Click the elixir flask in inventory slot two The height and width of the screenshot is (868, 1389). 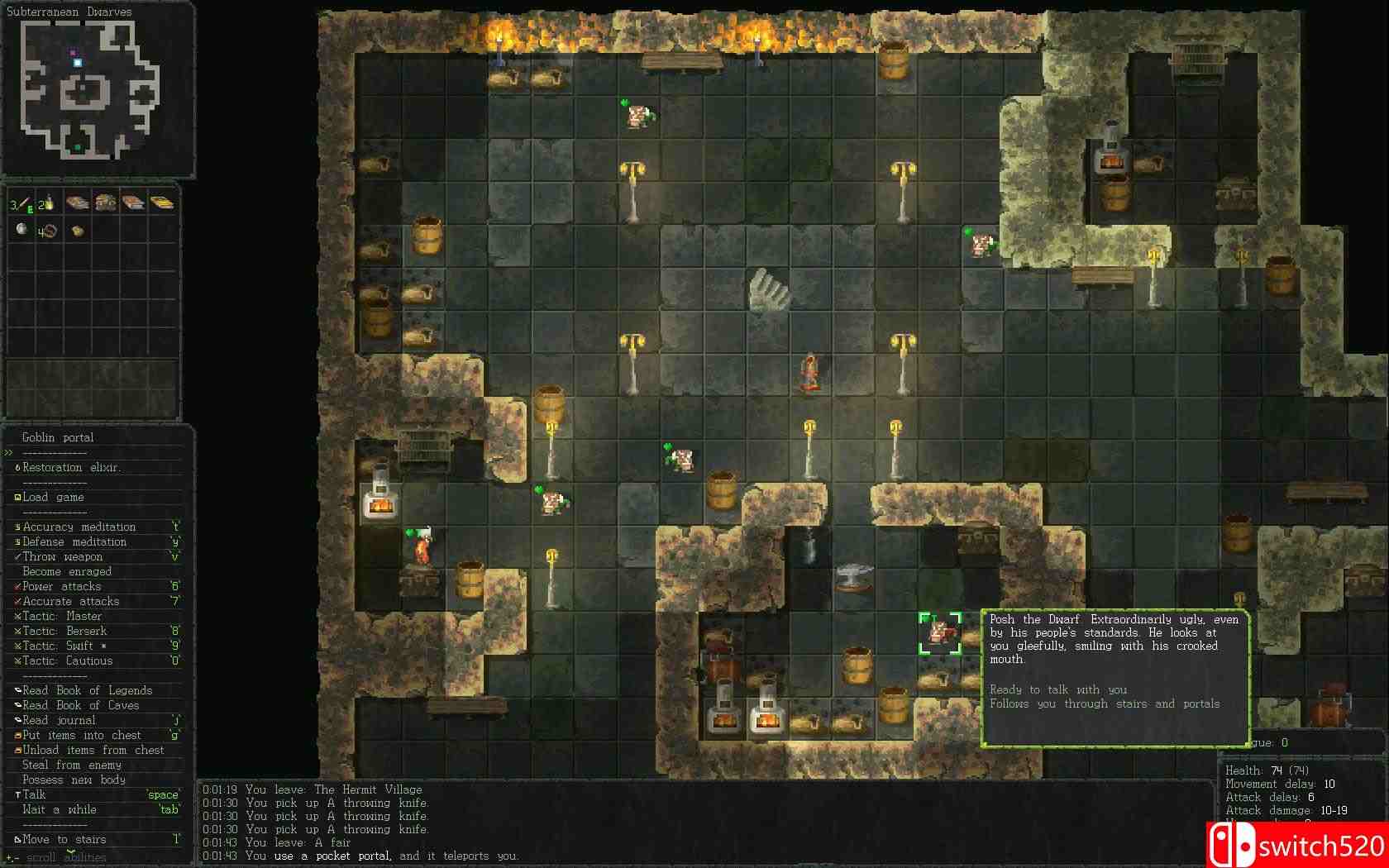[x=47, y=203]
